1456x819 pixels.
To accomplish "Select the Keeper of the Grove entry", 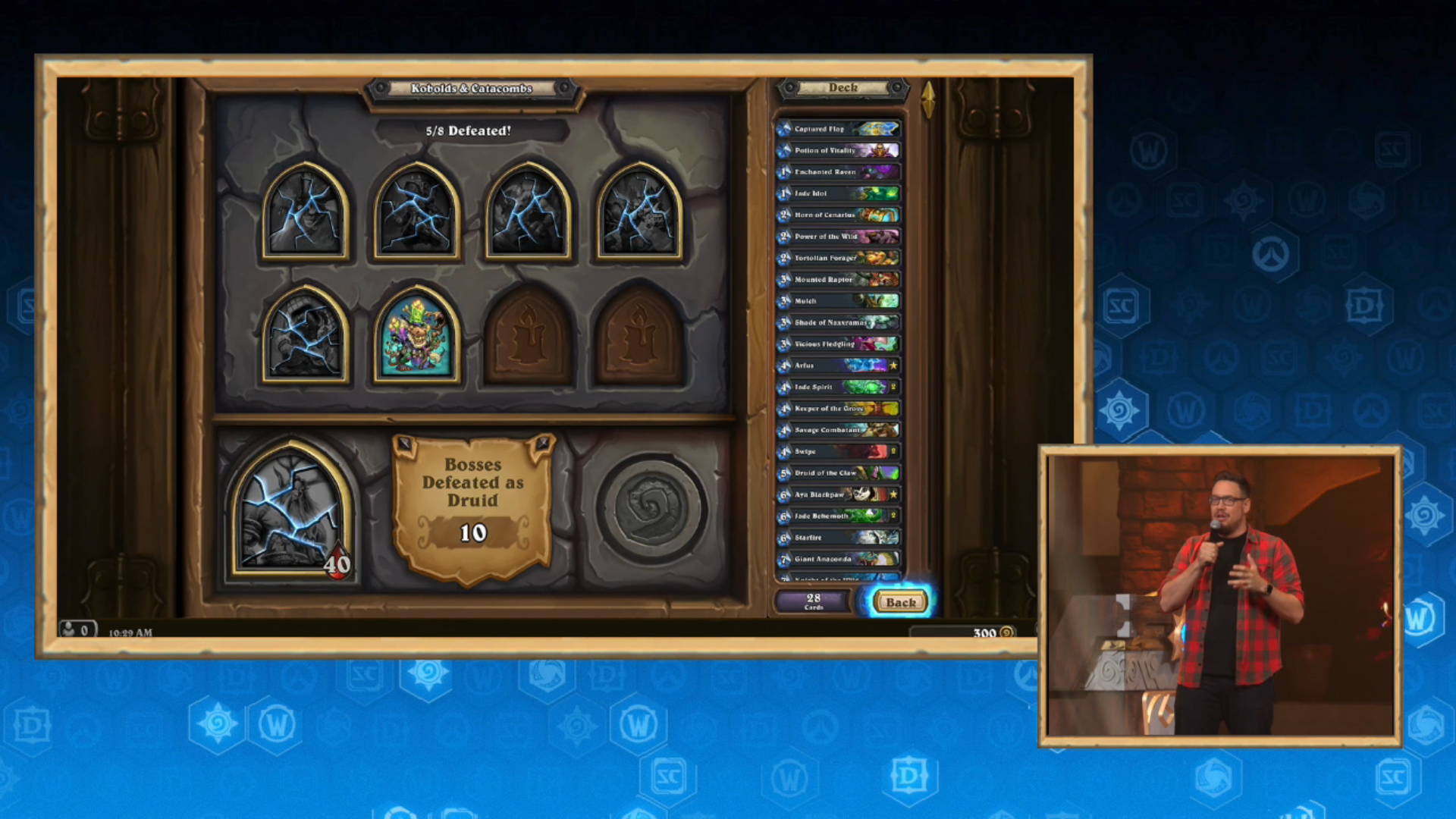I will point(838,408).
